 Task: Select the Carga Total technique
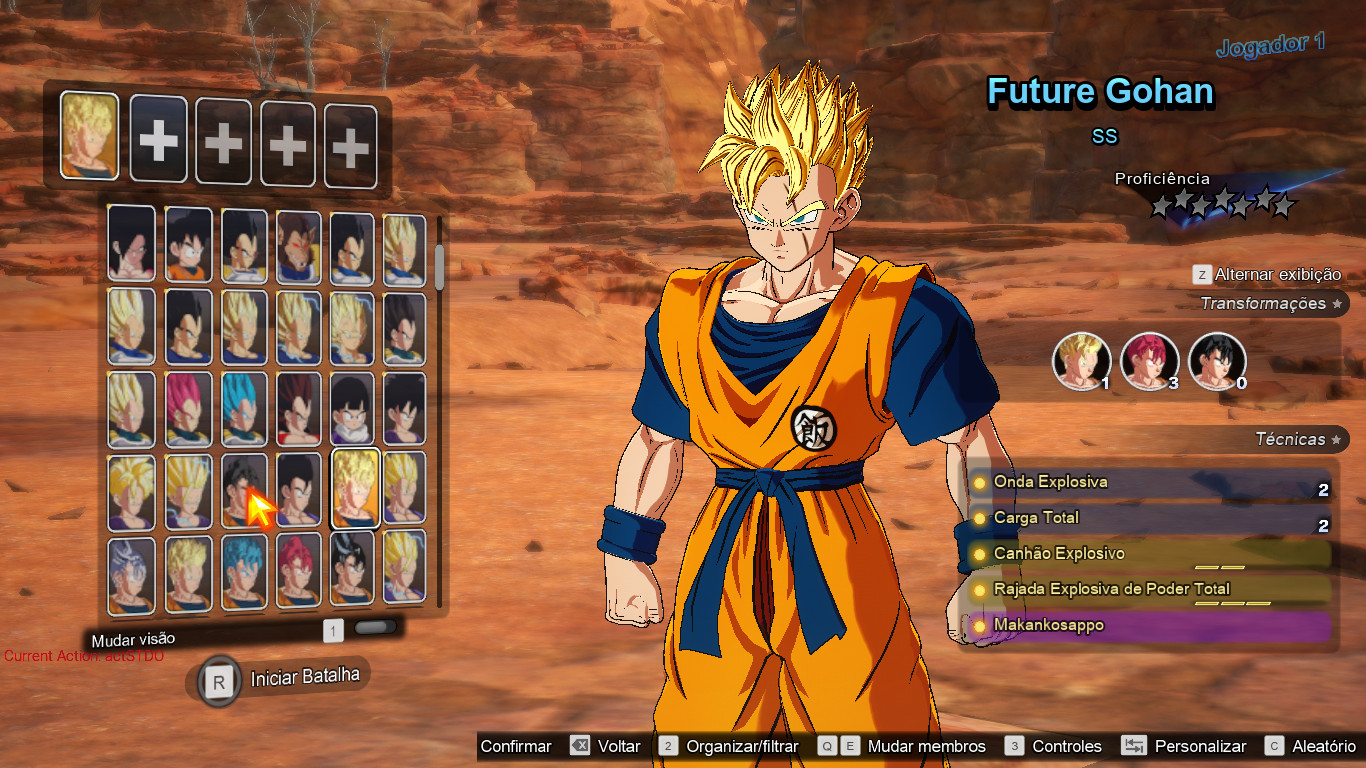tap(1150, 518)
